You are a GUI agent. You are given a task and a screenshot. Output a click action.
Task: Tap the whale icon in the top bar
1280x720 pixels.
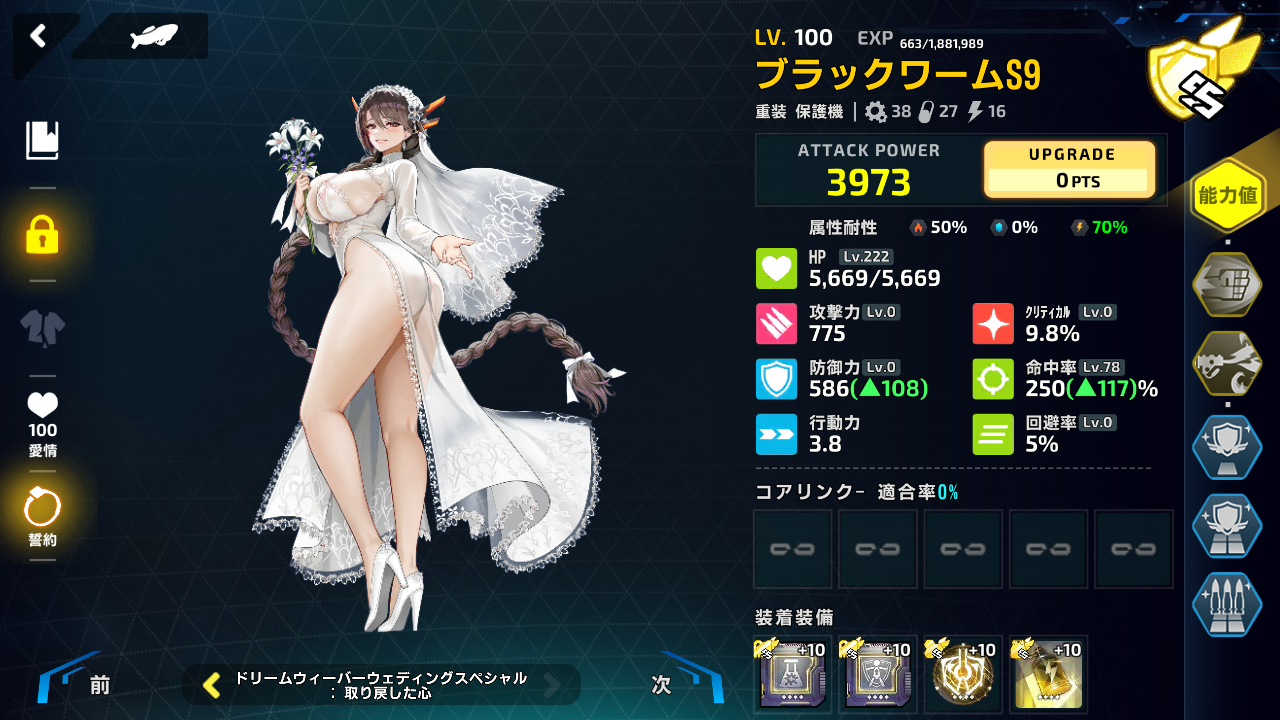pos(153,37)
